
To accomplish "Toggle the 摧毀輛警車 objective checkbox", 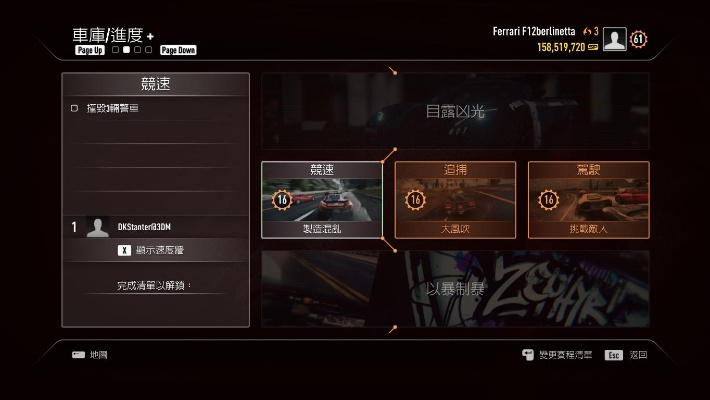I will [x=74, y=108].
